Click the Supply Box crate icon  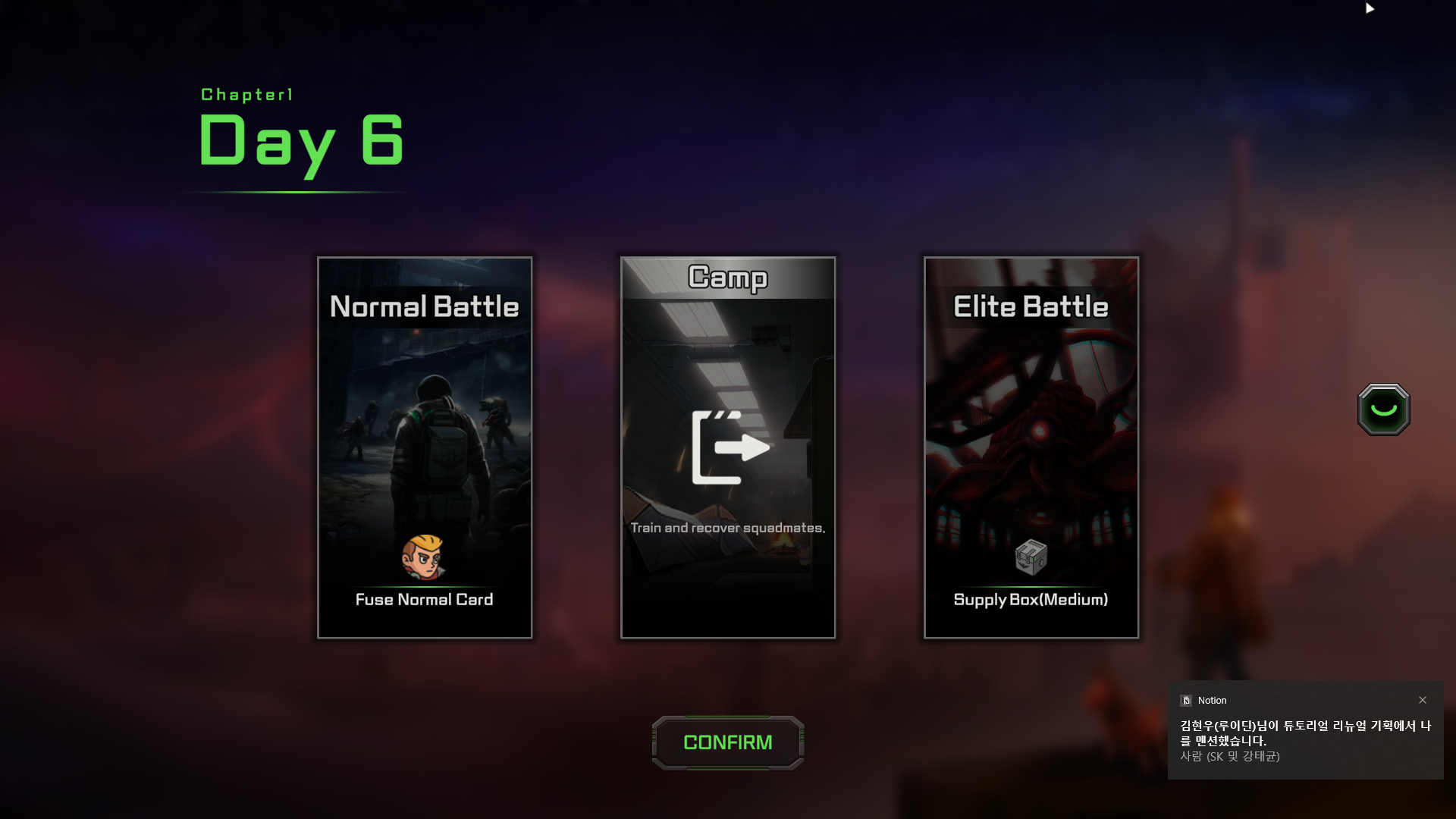(1030, 559)
